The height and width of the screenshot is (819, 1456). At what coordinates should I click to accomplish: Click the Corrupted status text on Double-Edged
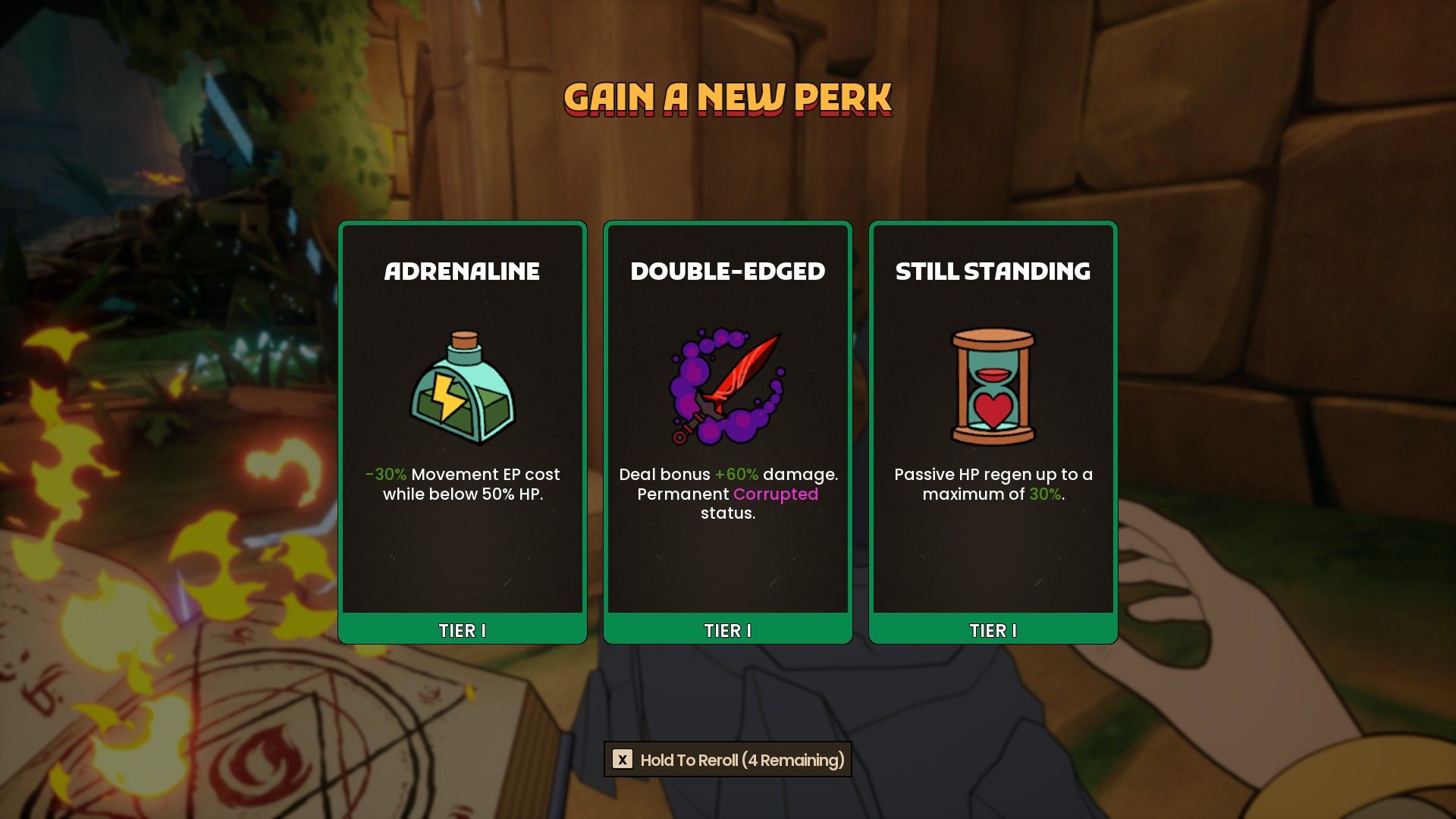coord(775,494)
